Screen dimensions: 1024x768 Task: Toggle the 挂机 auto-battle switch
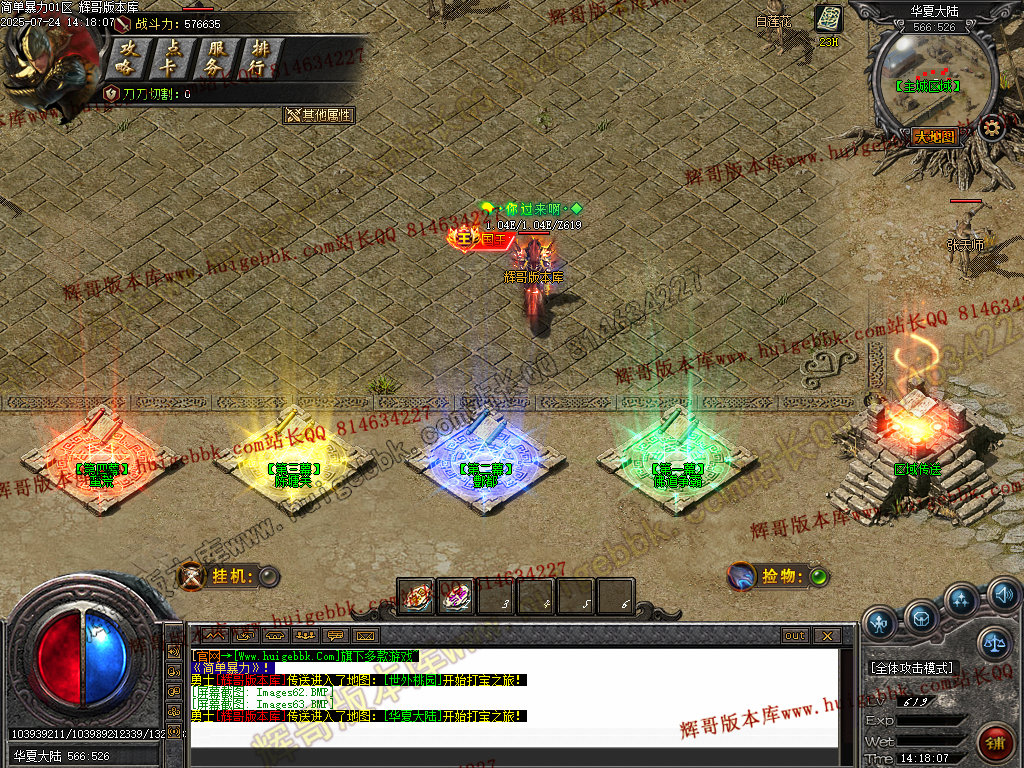268,576
